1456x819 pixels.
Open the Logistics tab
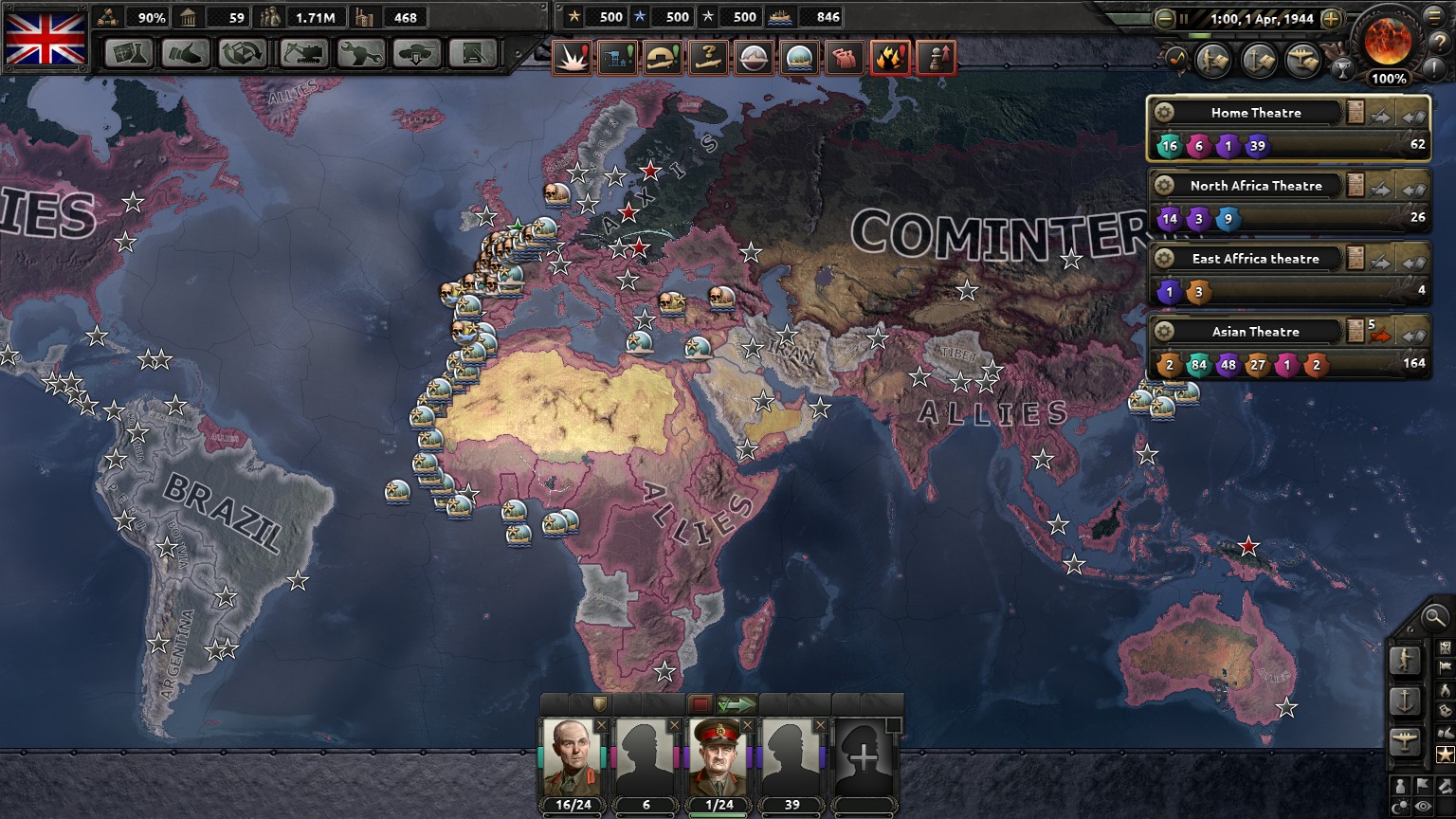click(473, 54)
